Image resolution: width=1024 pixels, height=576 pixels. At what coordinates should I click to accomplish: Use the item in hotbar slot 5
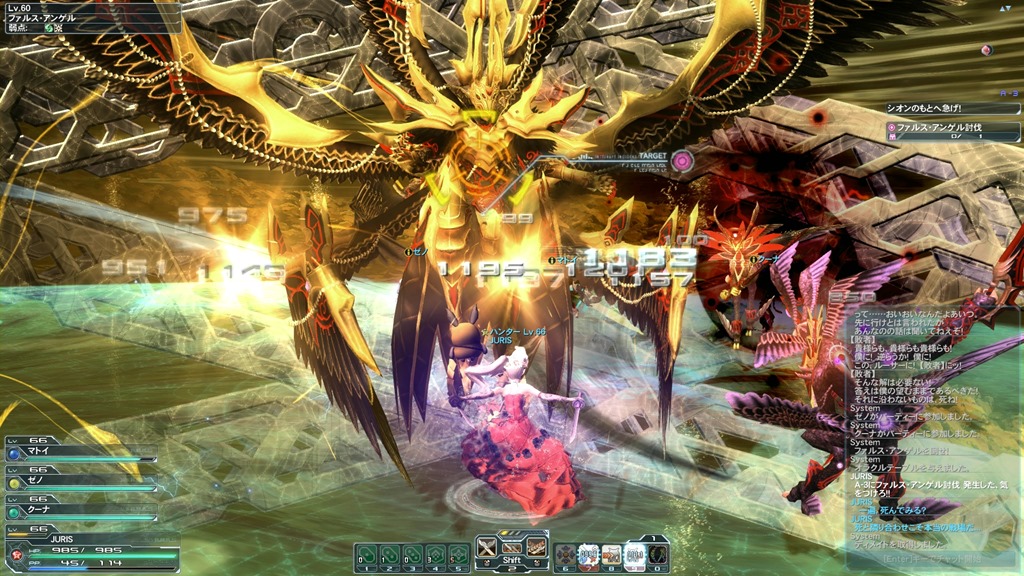(459, 554)
